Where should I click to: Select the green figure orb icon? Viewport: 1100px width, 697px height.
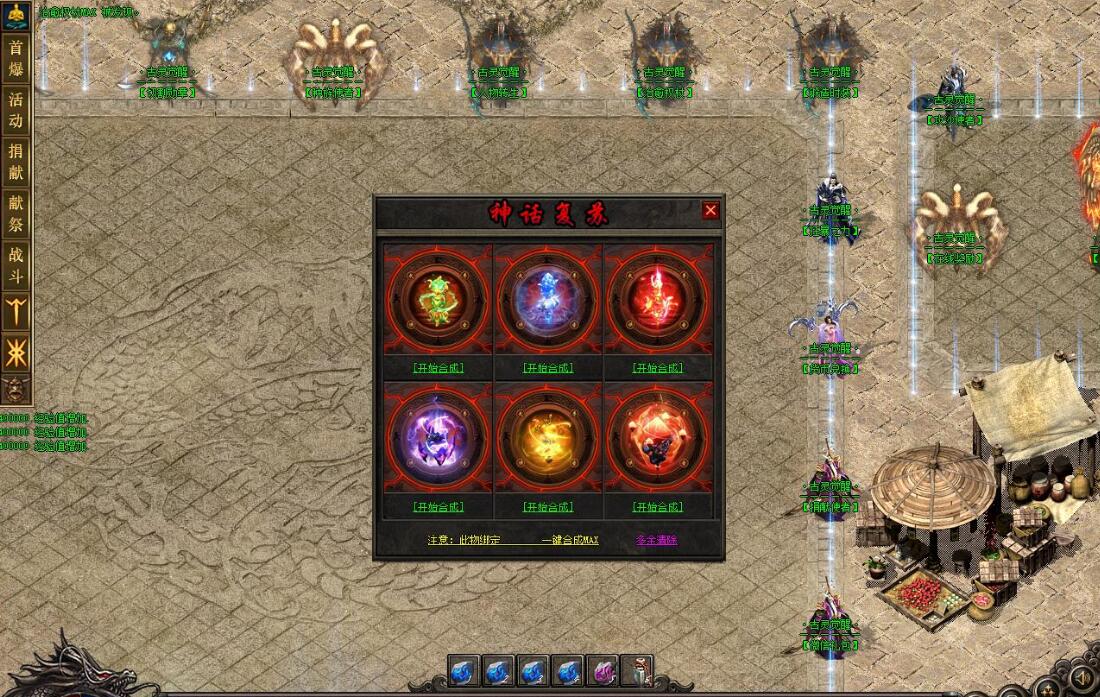click(438, 298)
